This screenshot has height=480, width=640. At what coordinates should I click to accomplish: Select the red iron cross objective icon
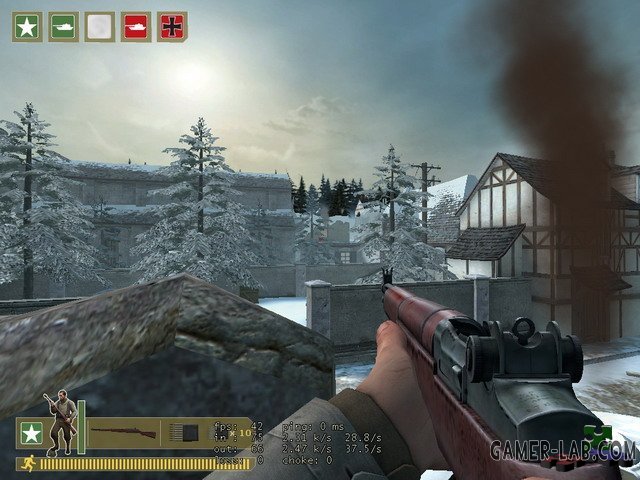(172, 27)
